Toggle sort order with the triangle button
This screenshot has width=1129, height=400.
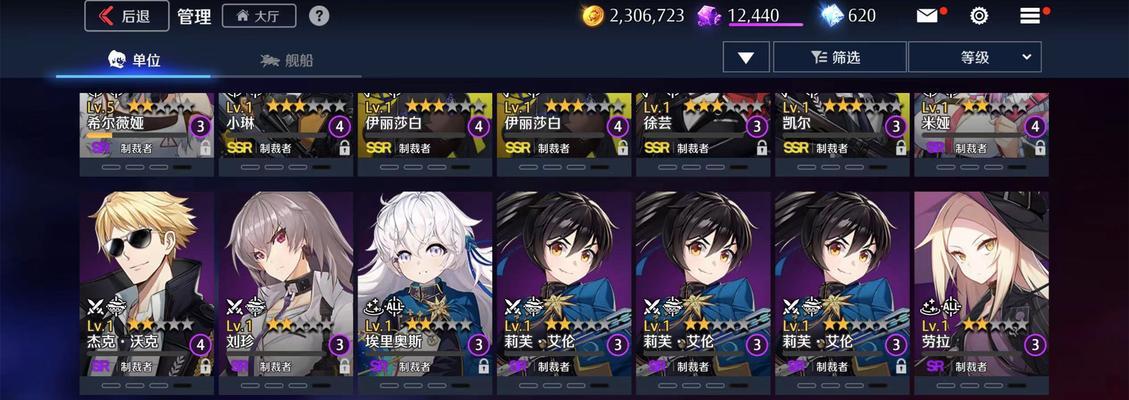pos(746,57)
